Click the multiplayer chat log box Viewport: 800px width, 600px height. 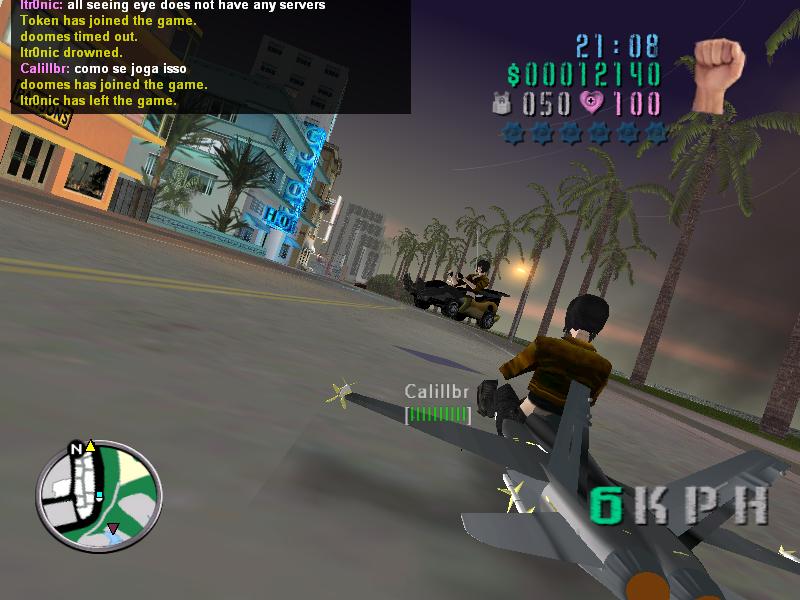coord(205,56)
